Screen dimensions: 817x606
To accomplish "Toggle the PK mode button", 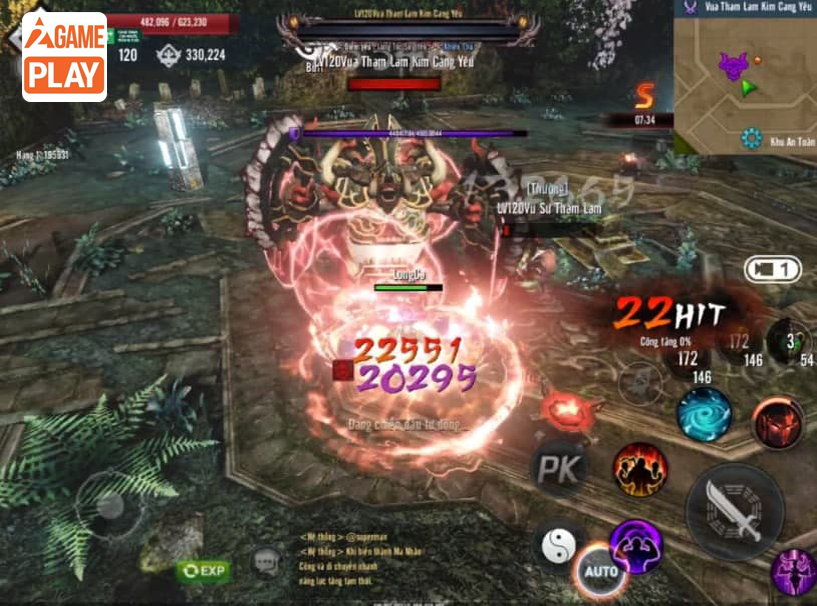I will point(558,470).
